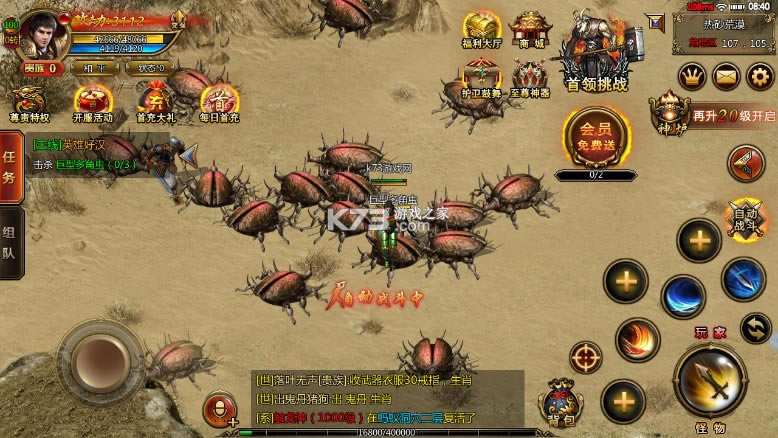Open the 首充大礼 first-recharge gift

click(x=155, y=102)
